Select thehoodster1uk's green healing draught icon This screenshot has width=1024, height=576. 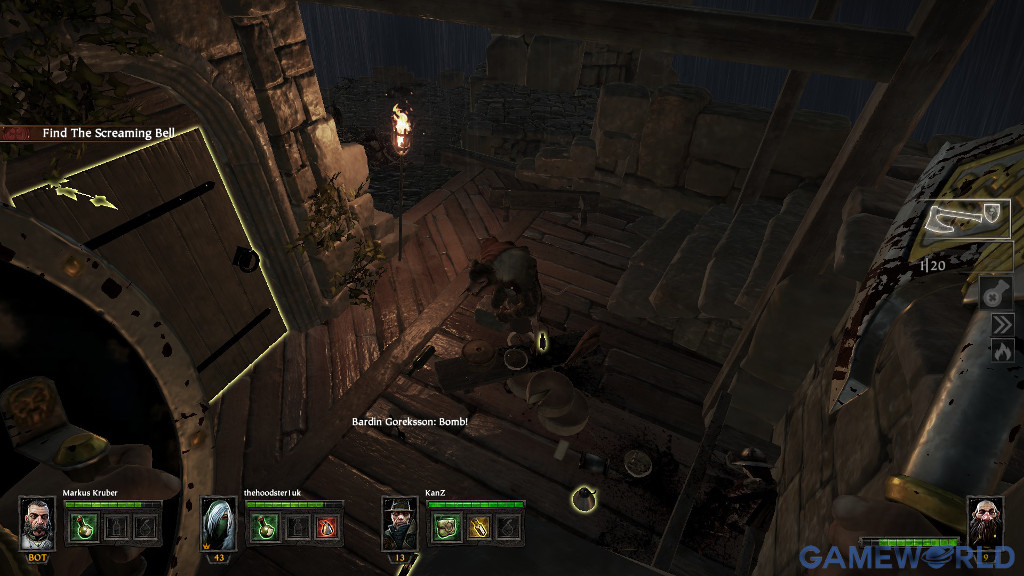(264, 526)
